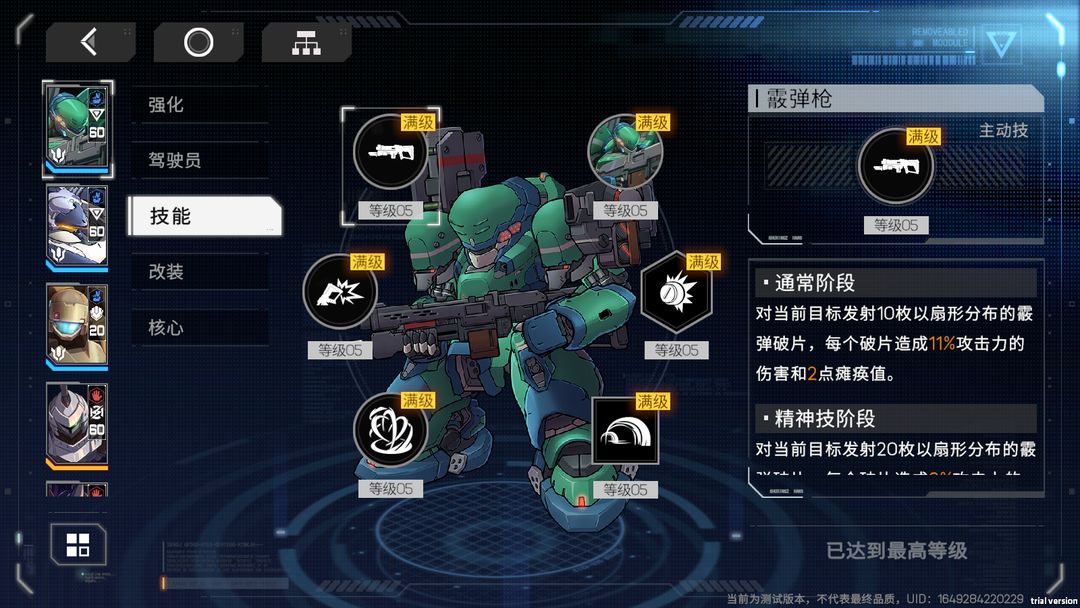Choose the pilot portrait skill icon

click(x=625, y=152)
